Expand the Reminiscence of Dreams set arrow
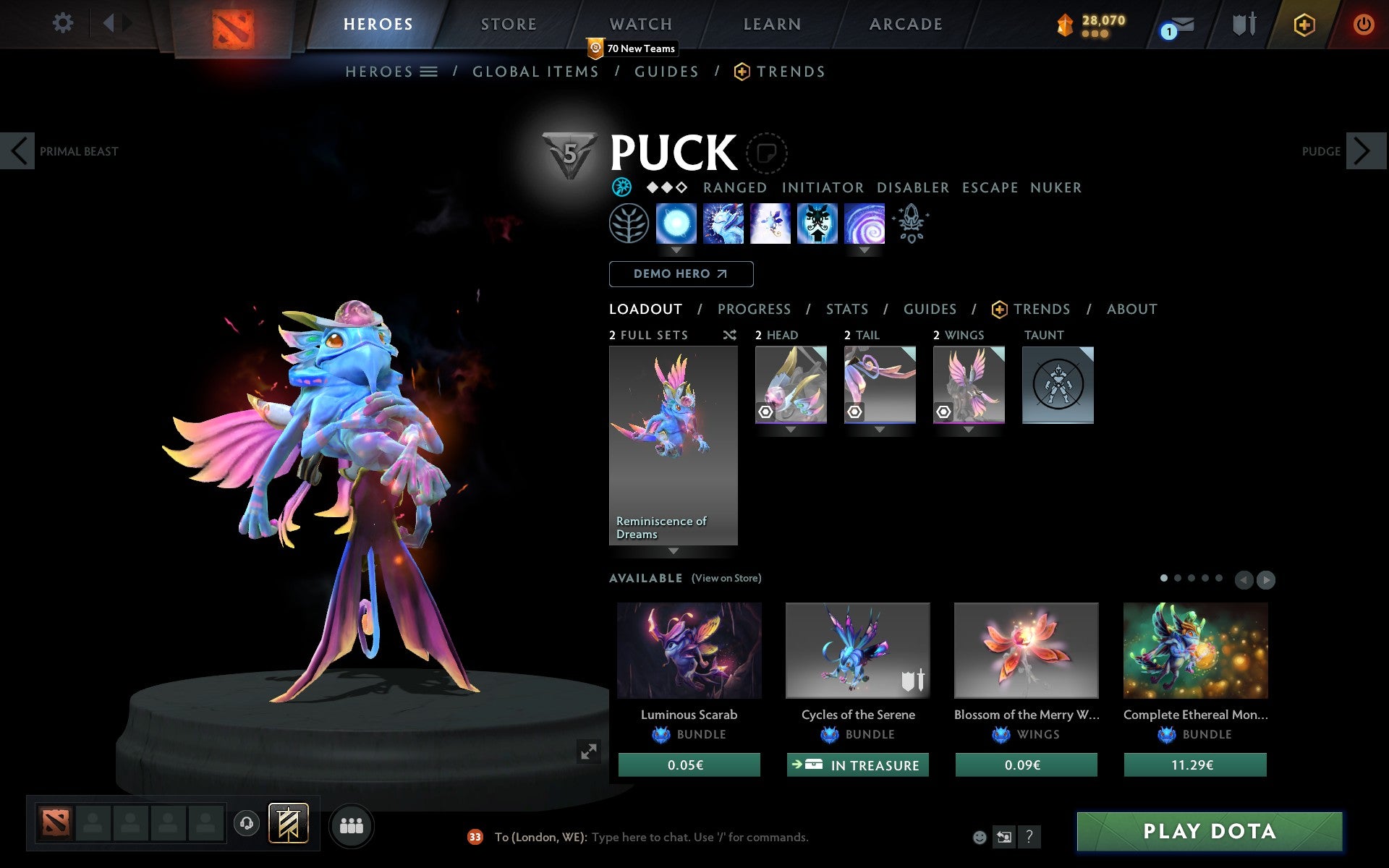Image resolution: width=1389 pixels, height=868 pixels. point(673,551)
